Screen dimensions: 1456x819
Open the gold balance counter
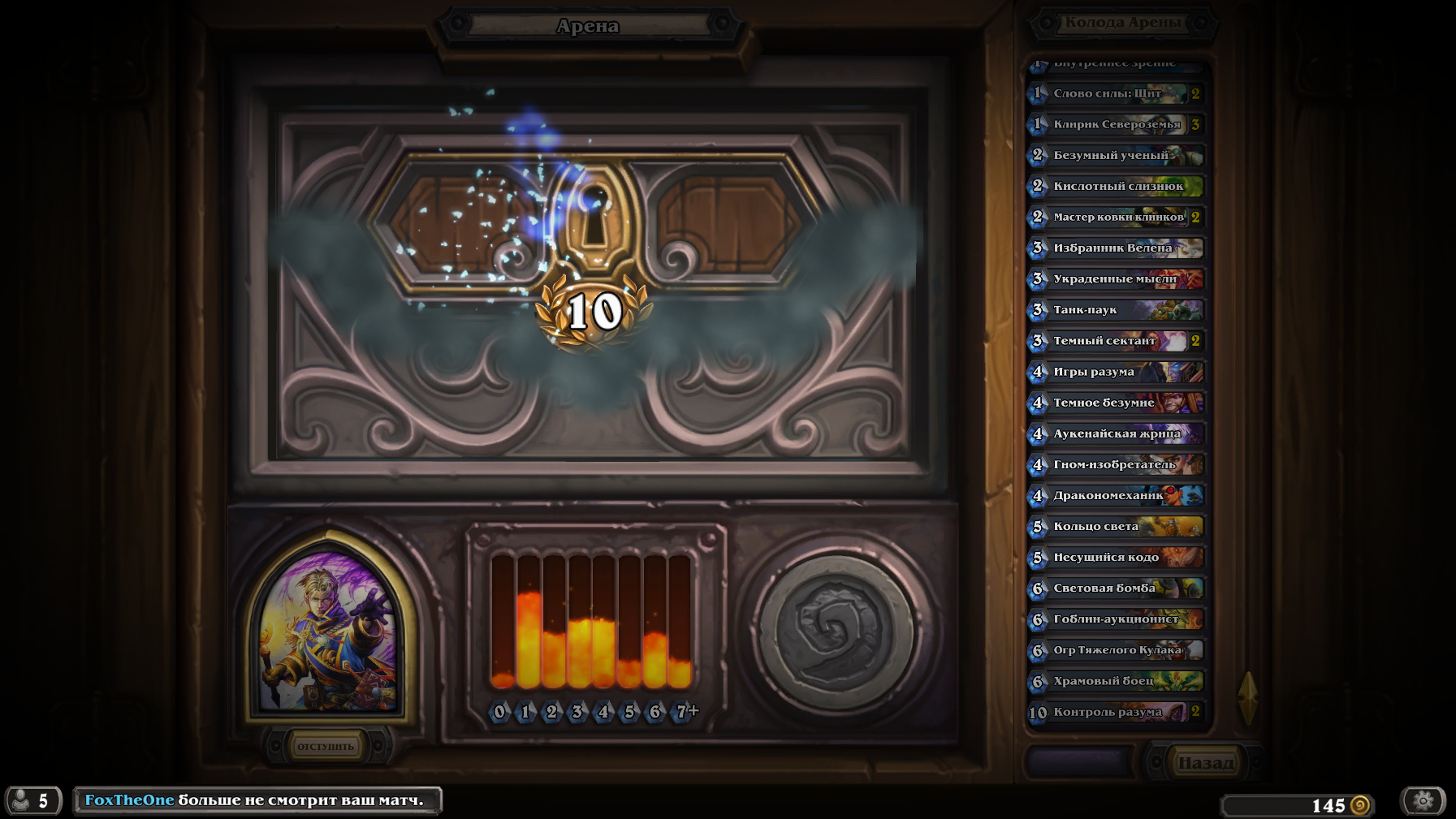click(1298, 805)
